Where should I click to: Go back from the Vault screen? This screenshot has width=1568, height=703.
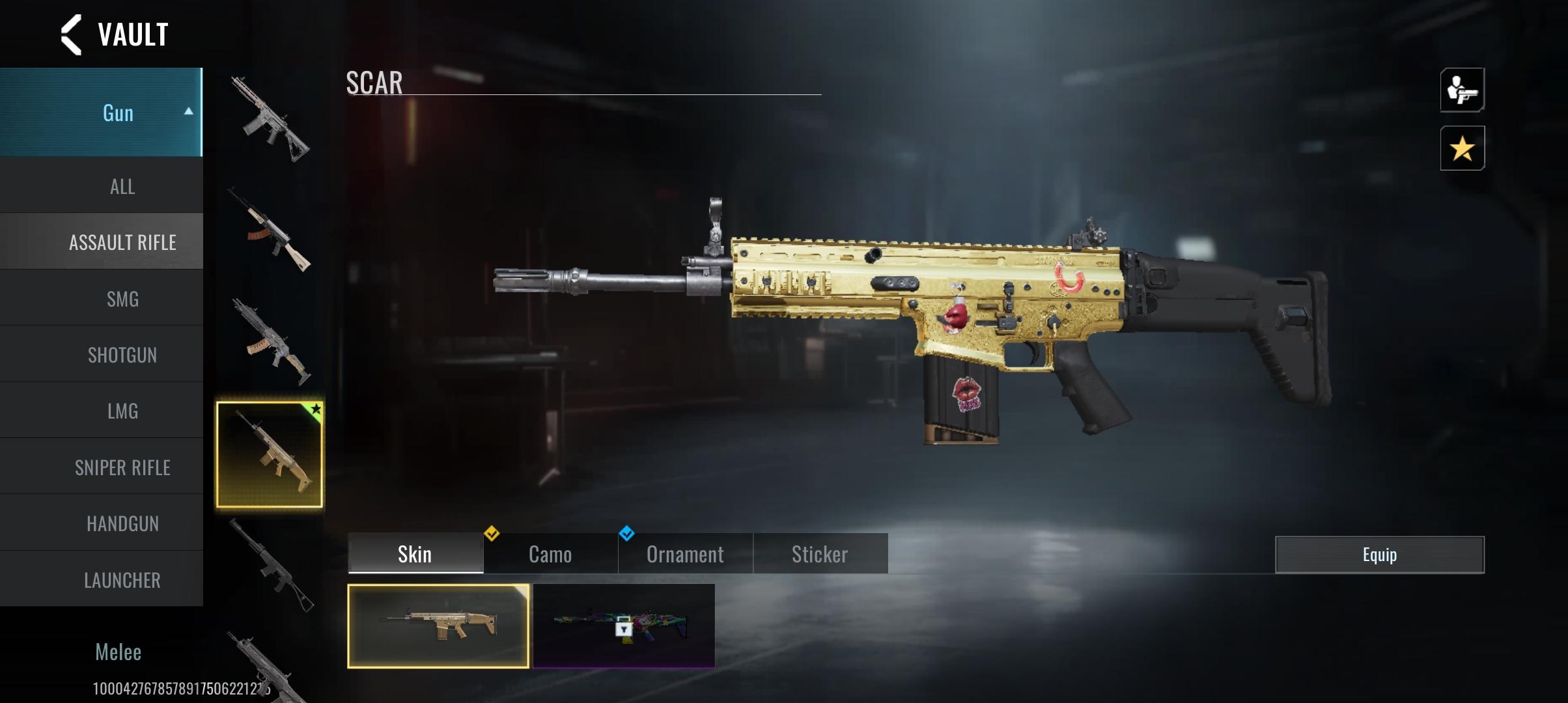(72, 34)
